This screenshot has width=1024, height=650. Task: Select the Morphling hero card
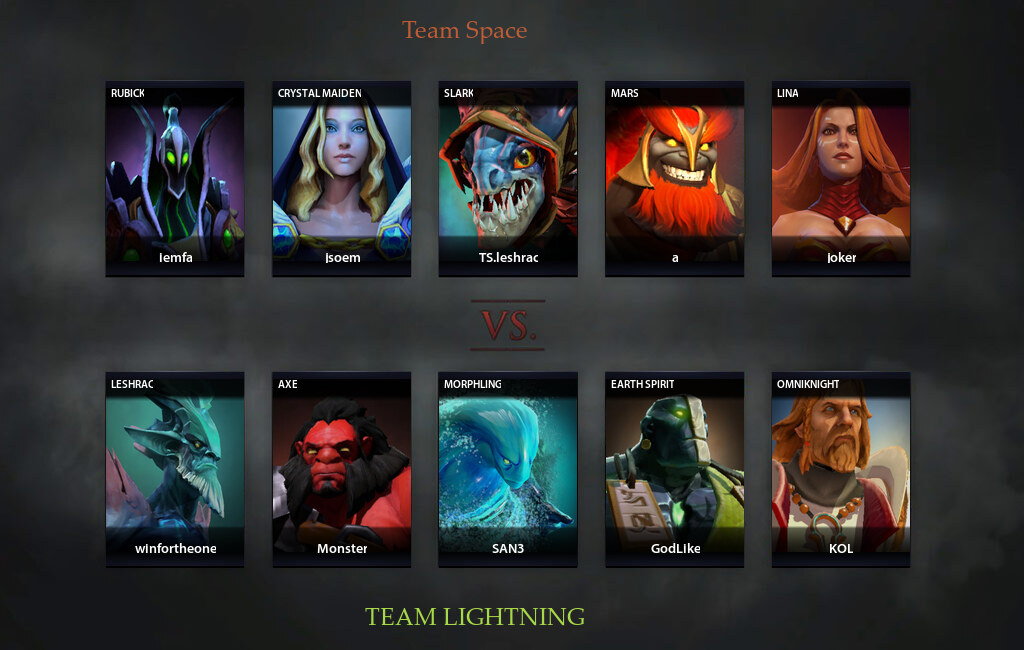[x=508, y=469]
